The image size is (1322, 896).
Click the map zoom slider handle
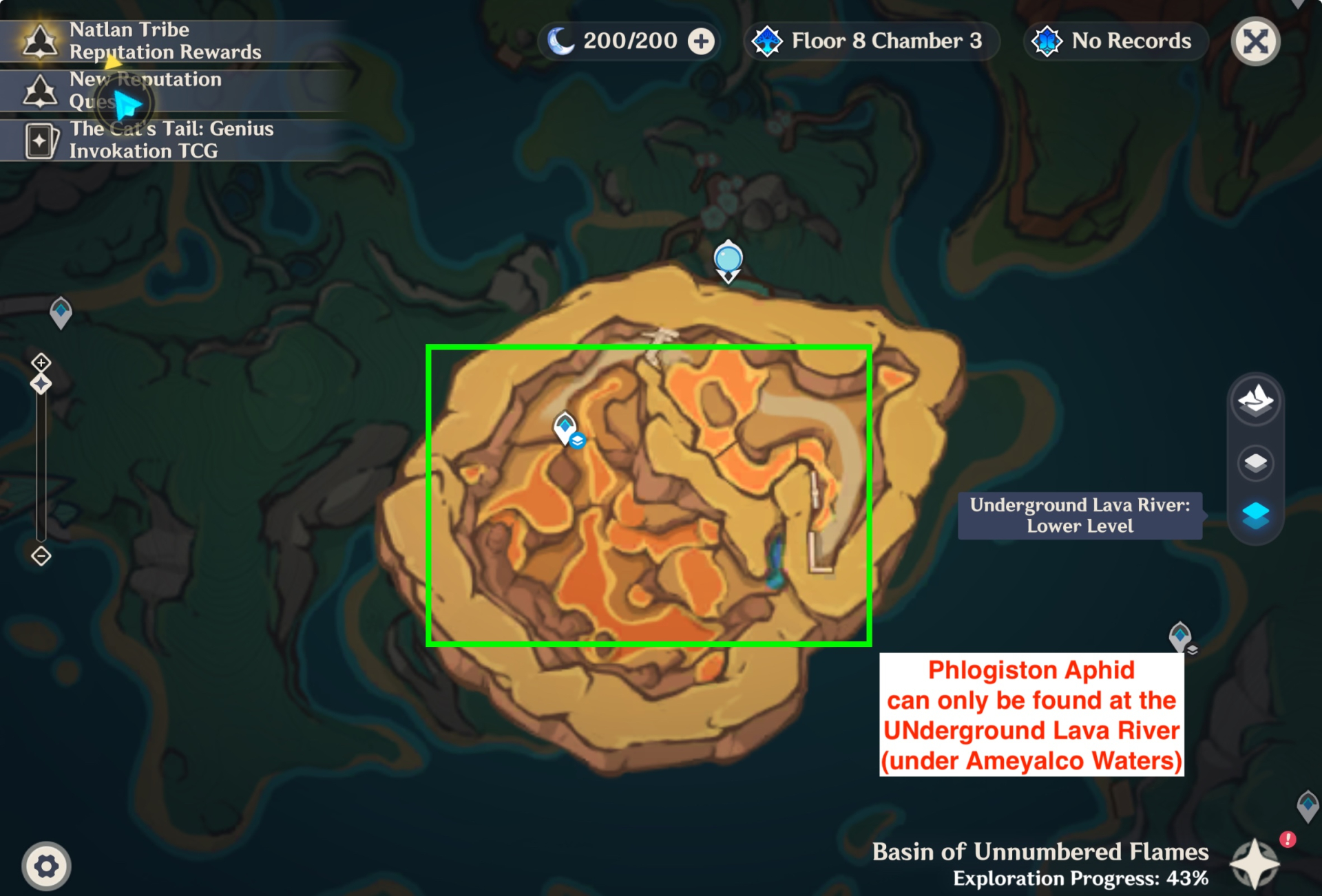click(x=40, y=384)
